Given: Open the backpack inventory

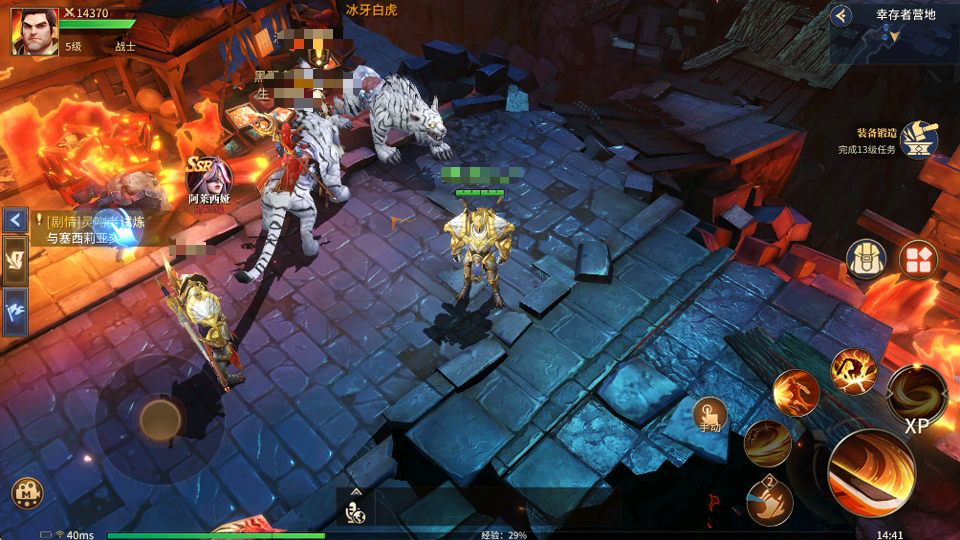Looking at the screenshot, I should click(867, 259).
